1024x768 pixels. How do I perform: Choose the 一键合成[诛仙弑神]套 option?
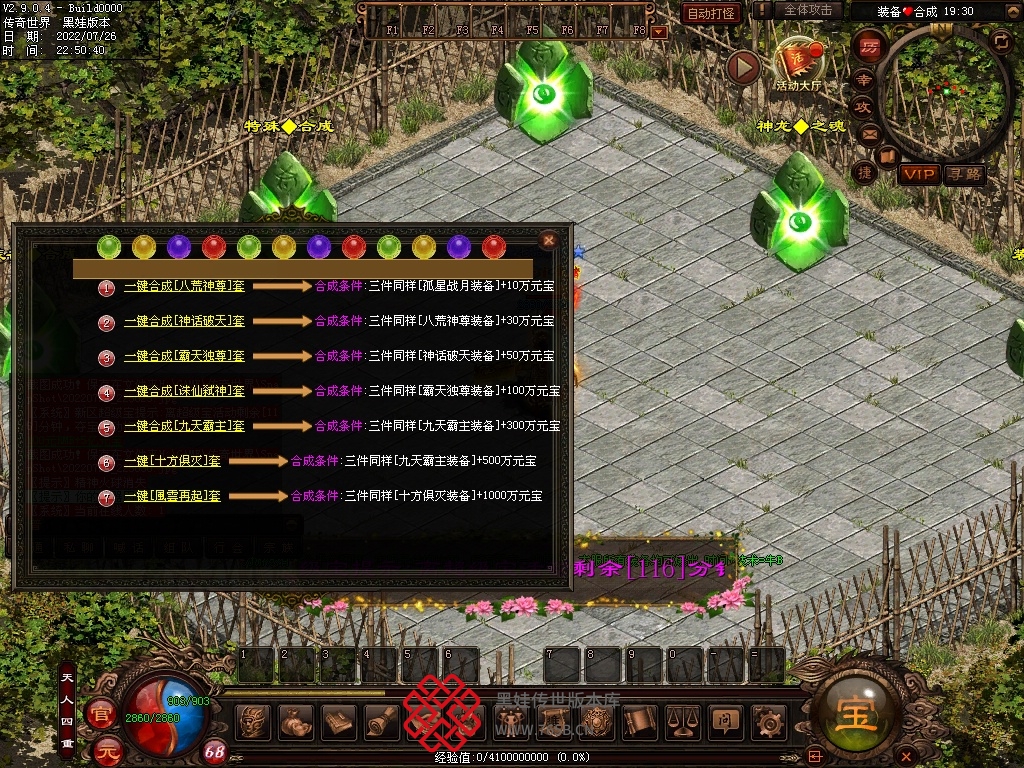point(184,391)
